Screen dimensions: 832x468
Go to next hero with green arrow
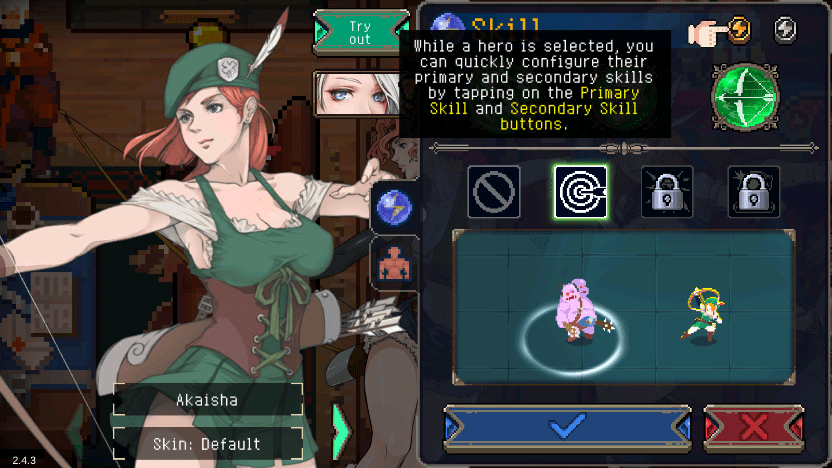341,430
